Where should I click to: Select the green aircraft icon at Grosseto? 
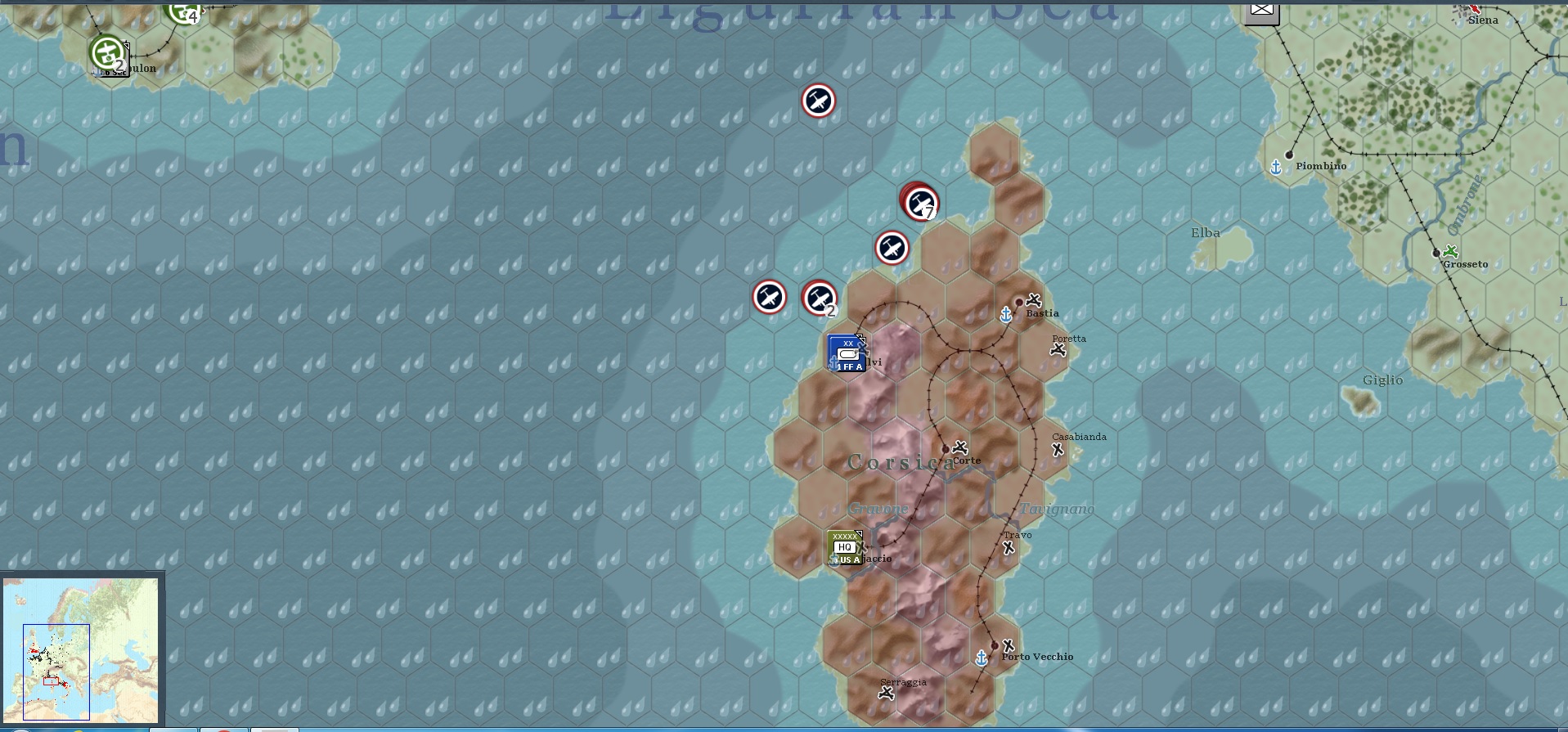pos(1452,252)
